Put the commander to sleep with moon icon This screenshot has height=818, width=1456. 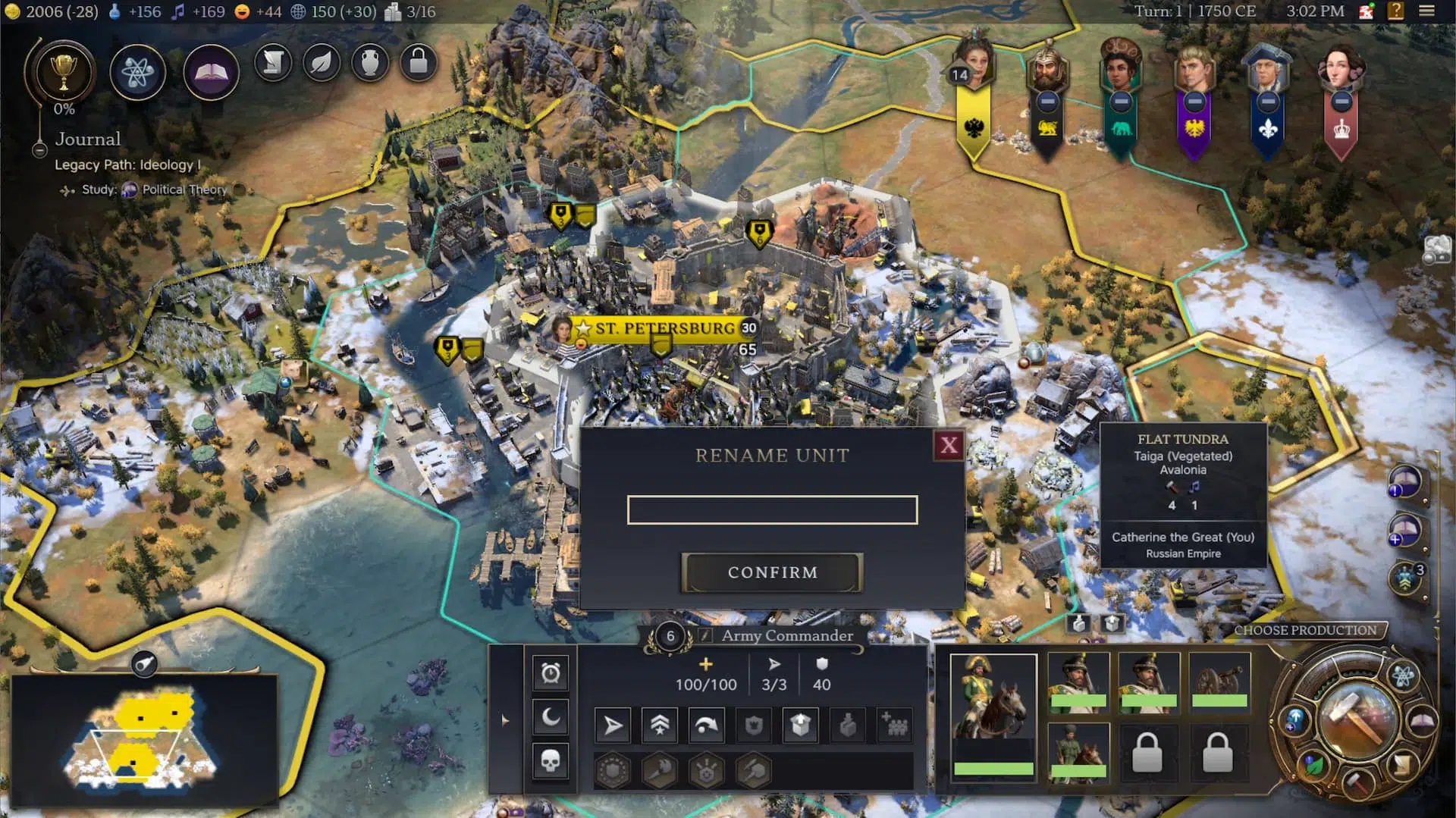pos(551,716)
